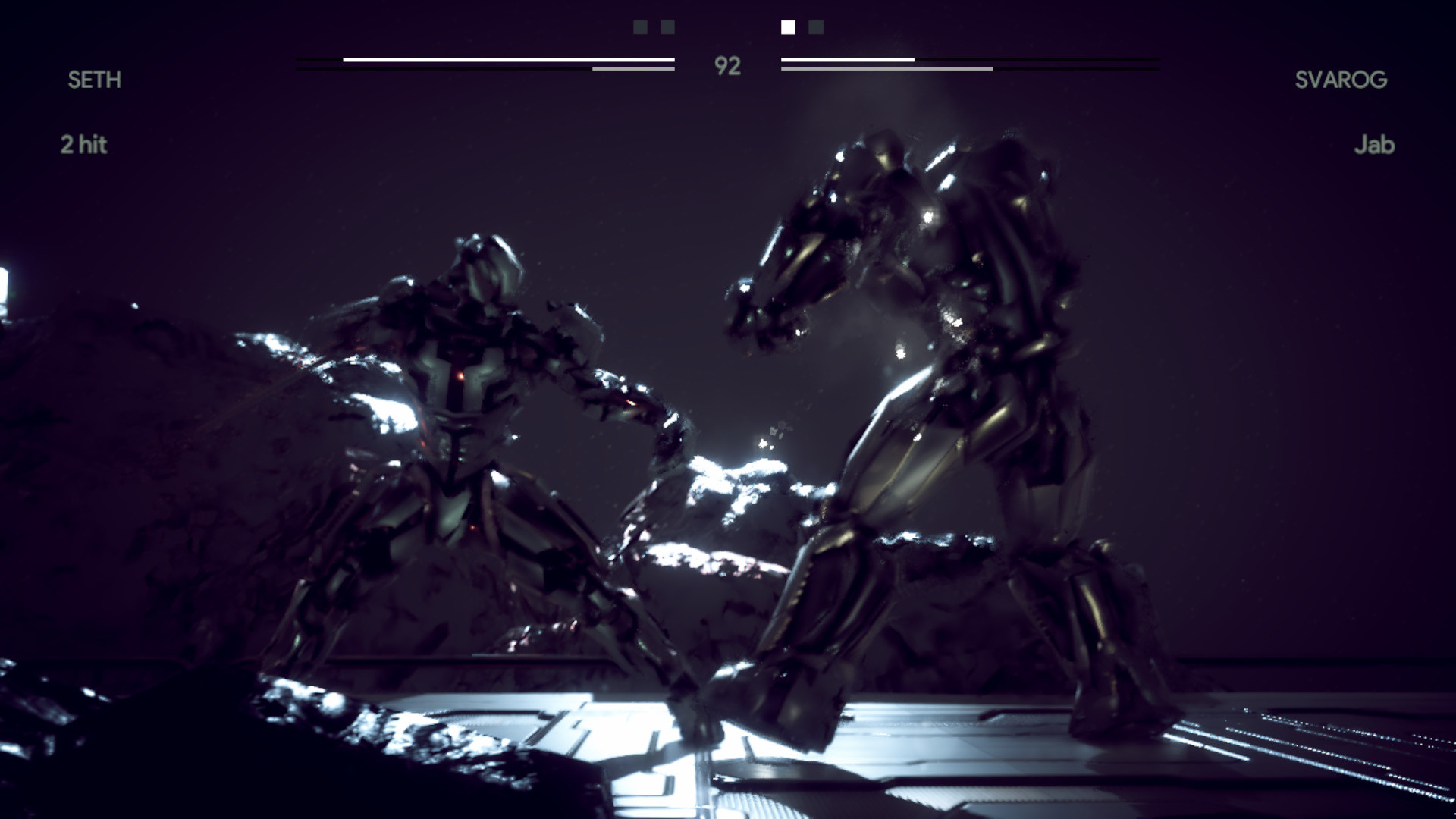Viewport: 1456px width, 819px height.
Task: Select the SVAROG name label
Action: click(1342, 79)
